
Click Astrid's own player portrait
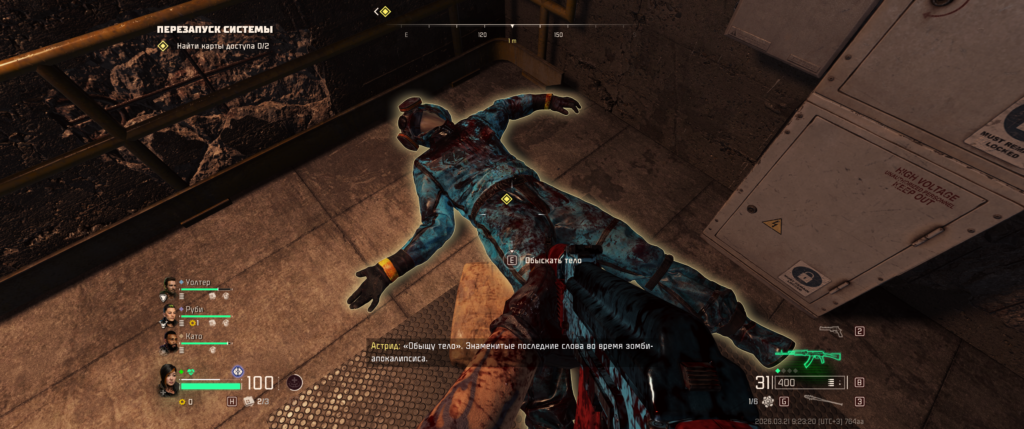pos(169,380)
